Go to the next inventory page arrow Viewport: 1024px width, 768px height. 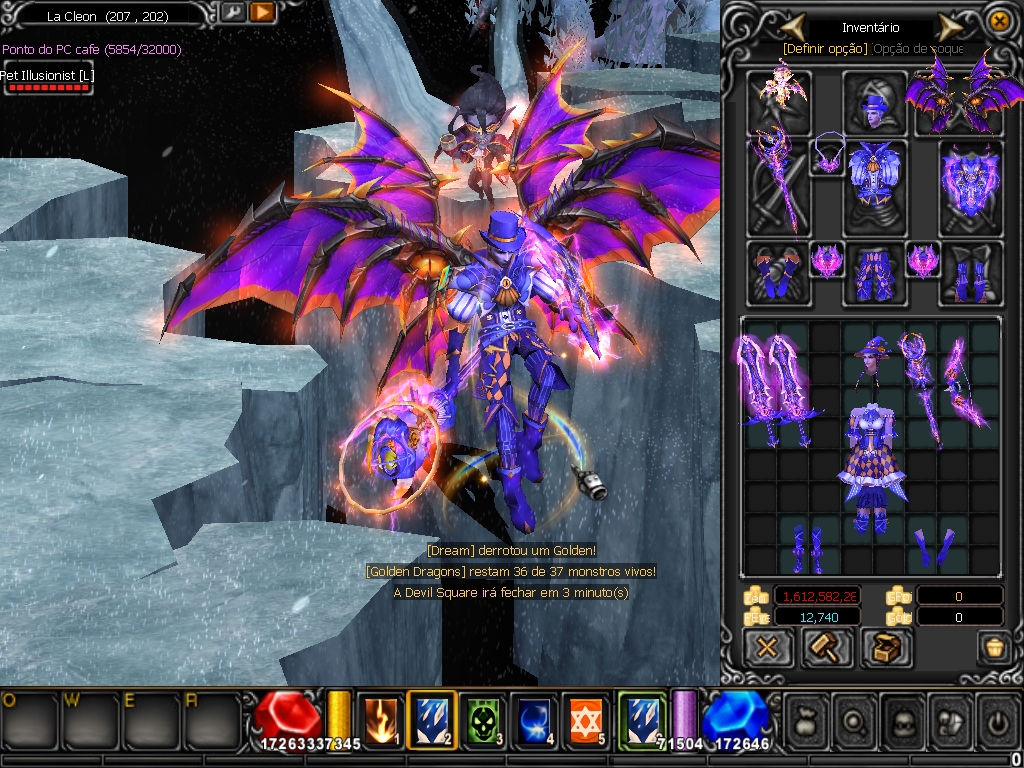click(949, 26)
